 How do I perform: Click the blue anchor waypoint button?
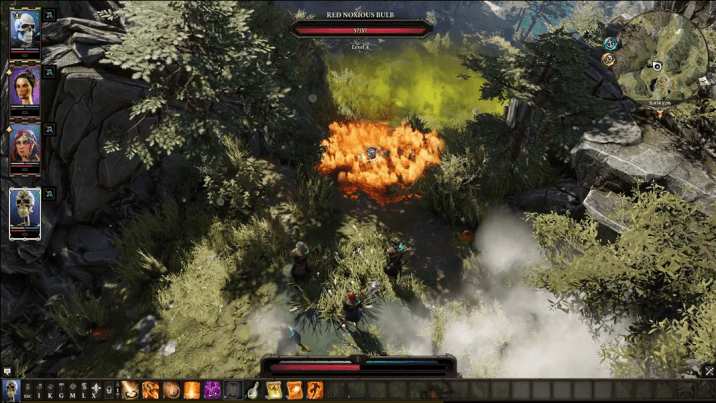(610, 43)
